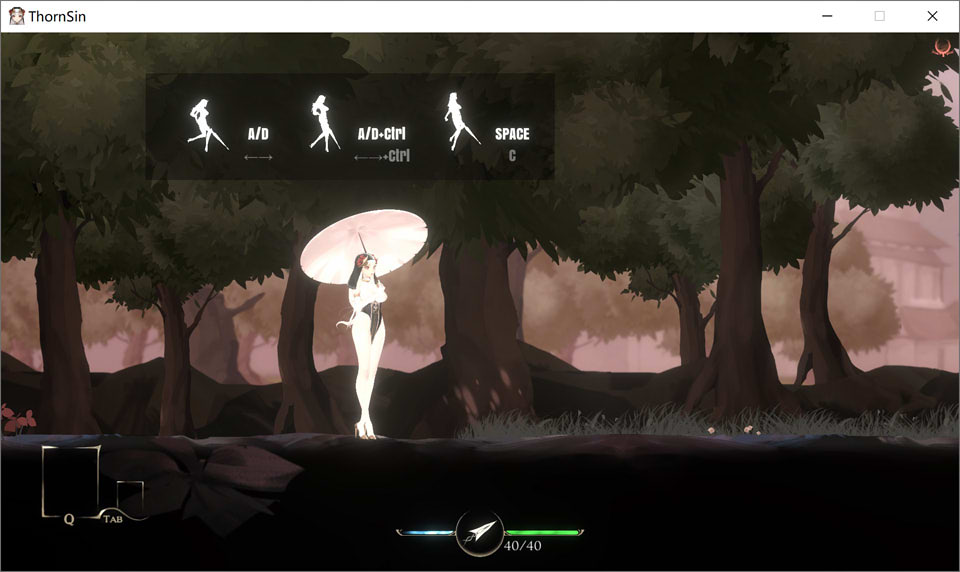The width and height of the screenshot is (960, 572).
Task: Select the arrowhead weapon emblem
Action: 479,533
